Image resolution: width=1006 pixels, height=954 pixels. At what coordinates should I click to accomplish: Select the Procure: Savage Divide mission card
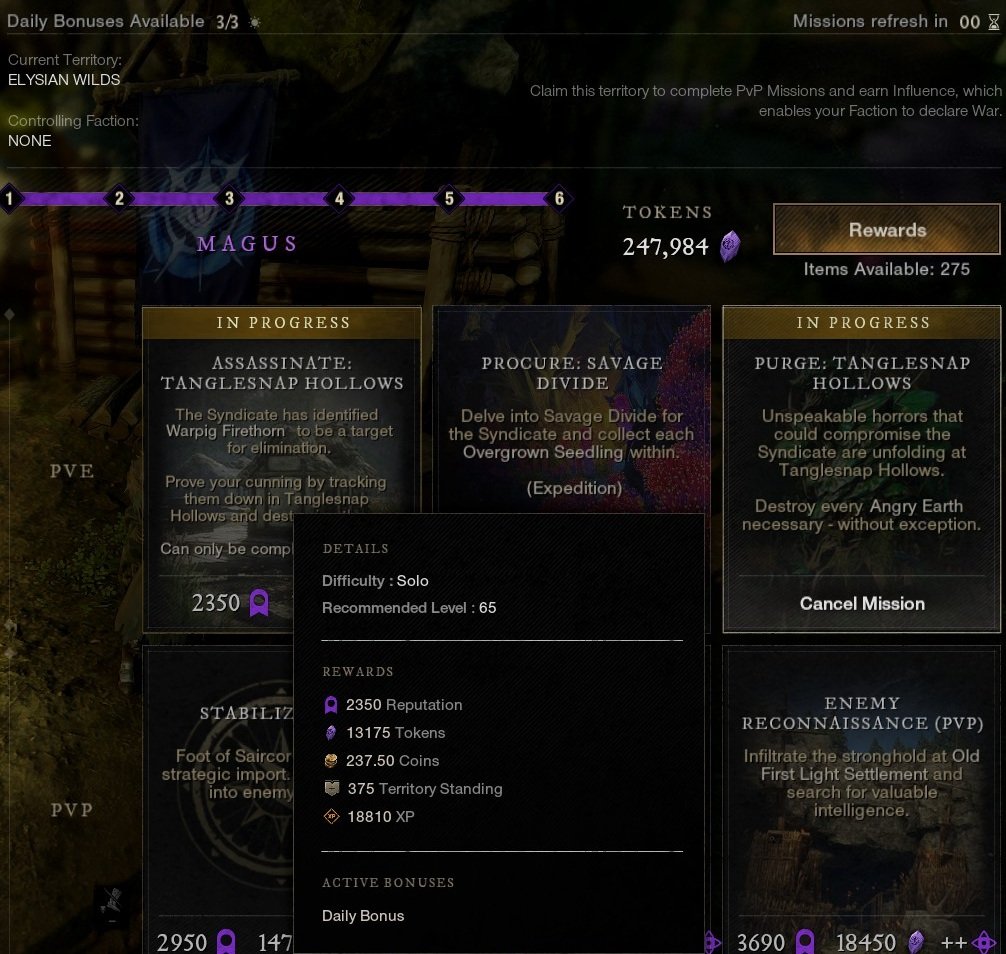571,420
